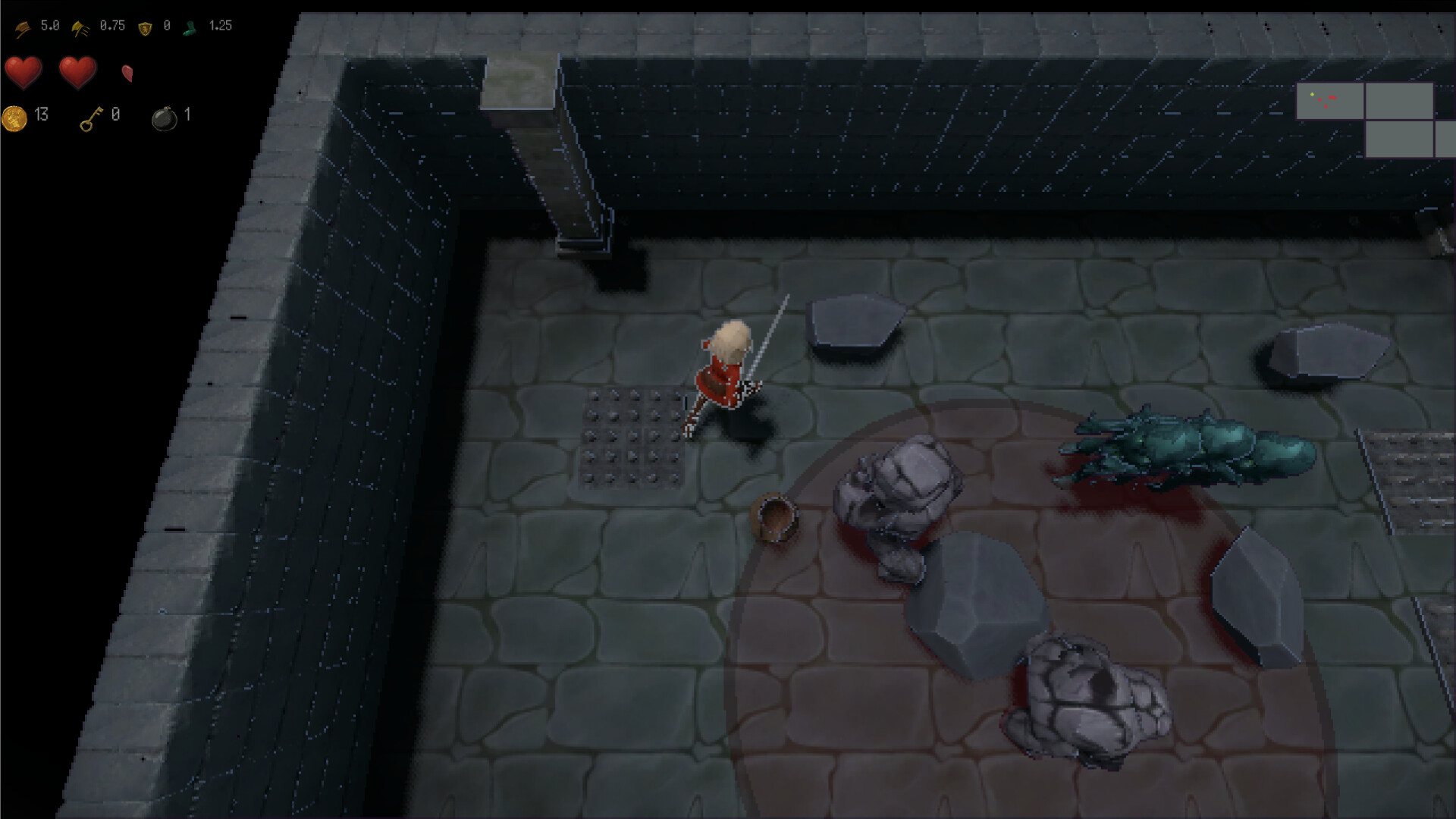This screenshot has width=1456, height=819.
Task: Select the gold coin counter icon
Action: pyautogui.click(x=13, y=118)
